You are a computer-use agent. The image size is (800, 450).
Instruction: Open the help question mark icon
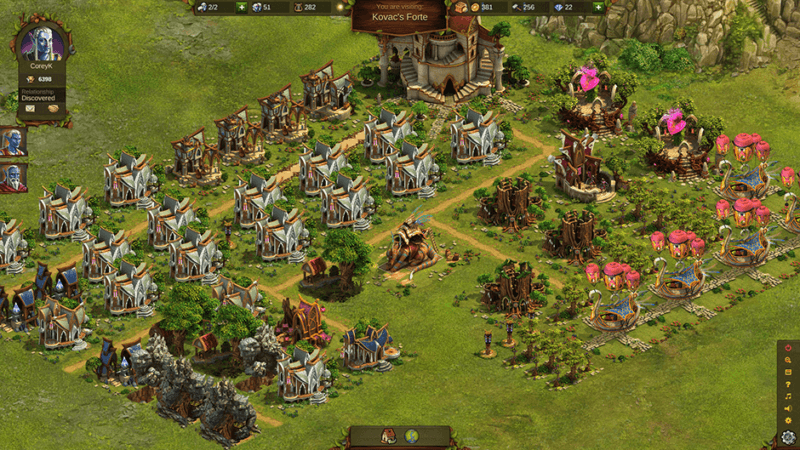[788, 384]
